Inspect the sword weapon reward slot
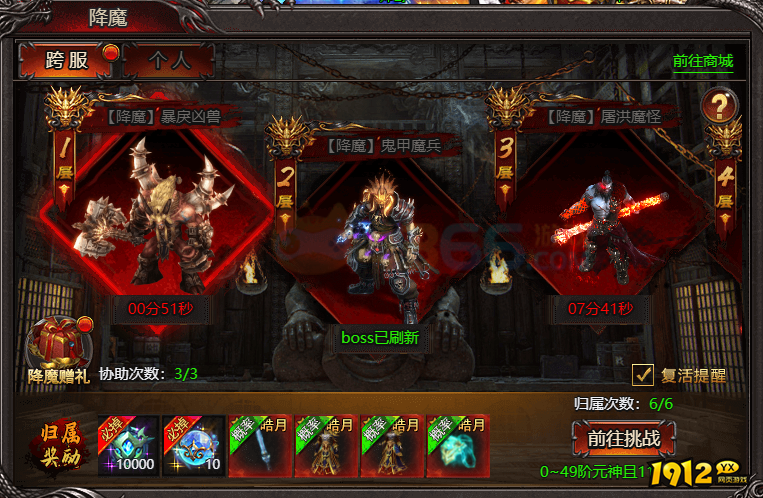 coord(259,444)
